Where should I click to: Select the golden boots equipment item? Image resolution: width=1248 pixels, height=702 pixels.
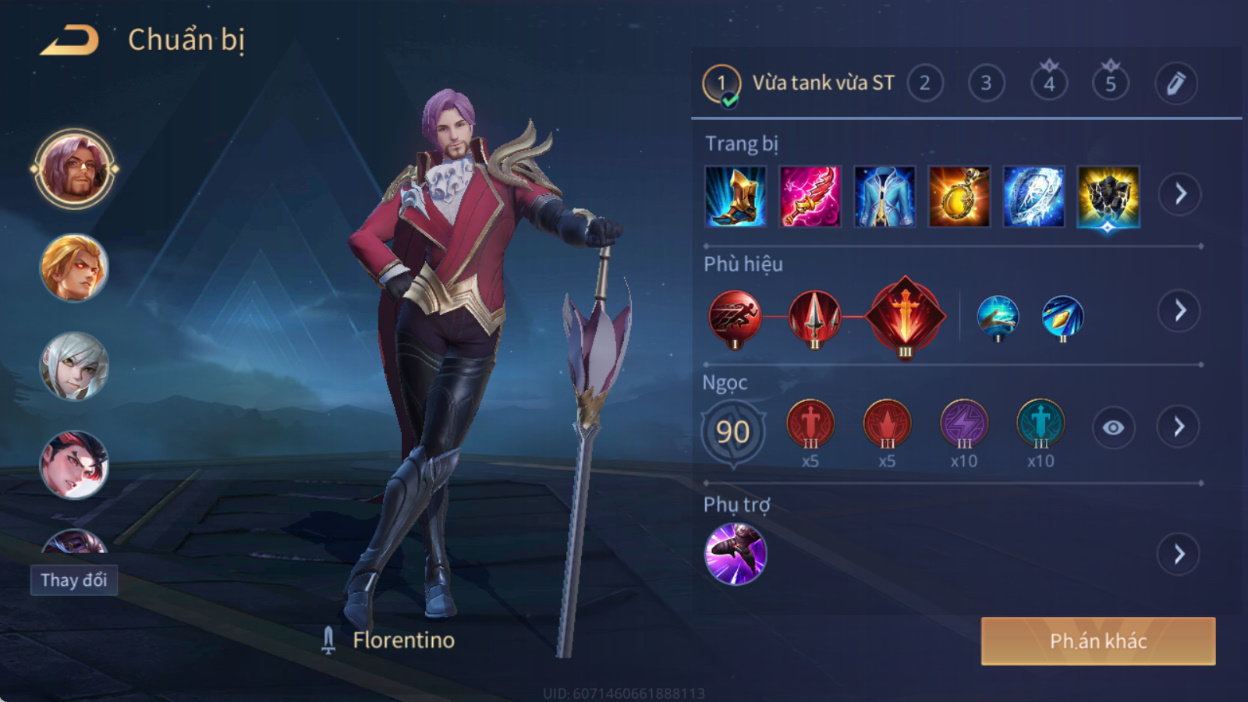(x=736, y=196)
